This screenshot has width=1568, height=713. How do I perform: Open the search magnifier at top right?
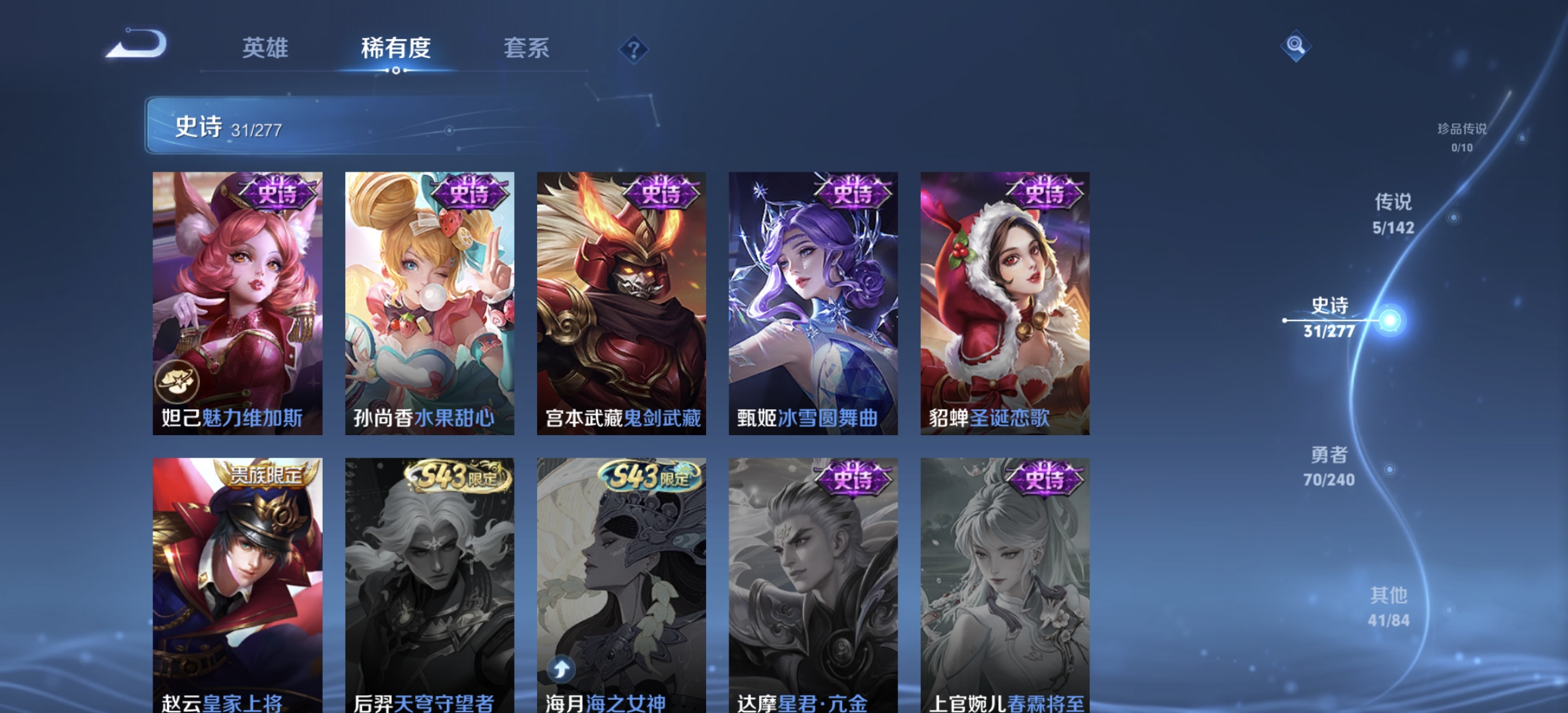click(x=1294, y=46)
